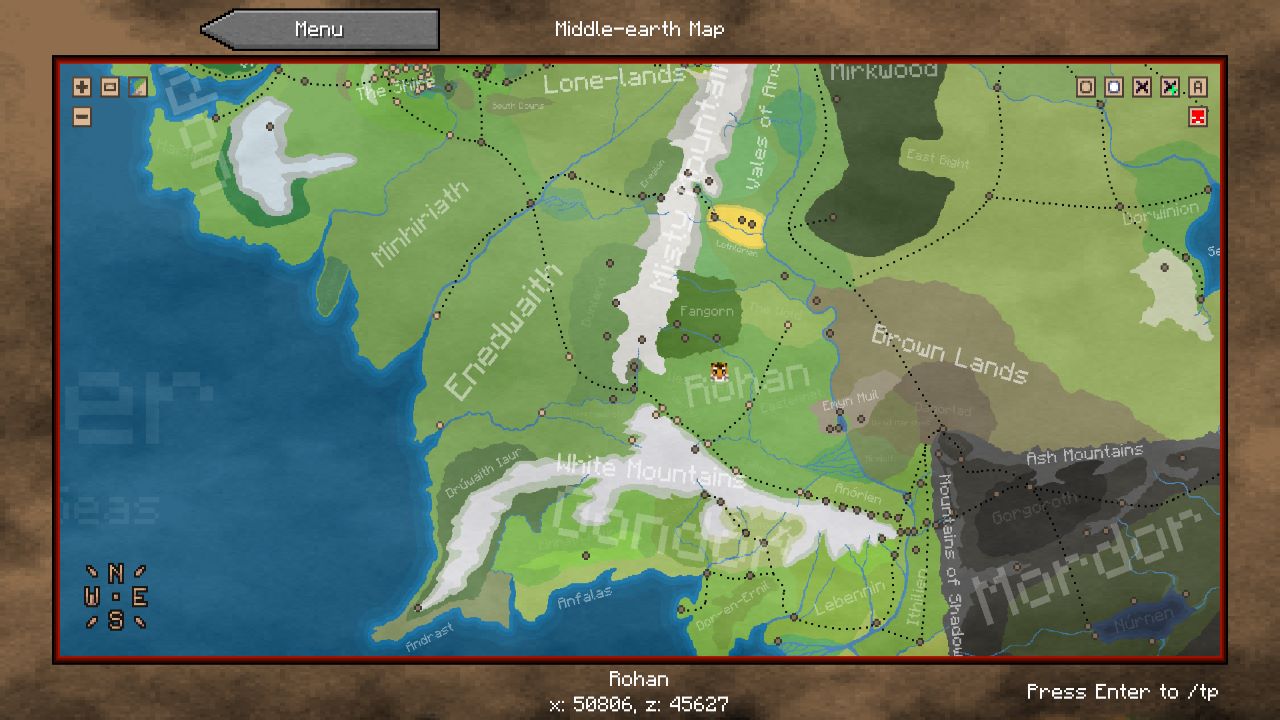Click the empty square waypoint toggle
The width and height of the screenshot is (1280, 720).
pyautogui.click(x=1085, y=87)
